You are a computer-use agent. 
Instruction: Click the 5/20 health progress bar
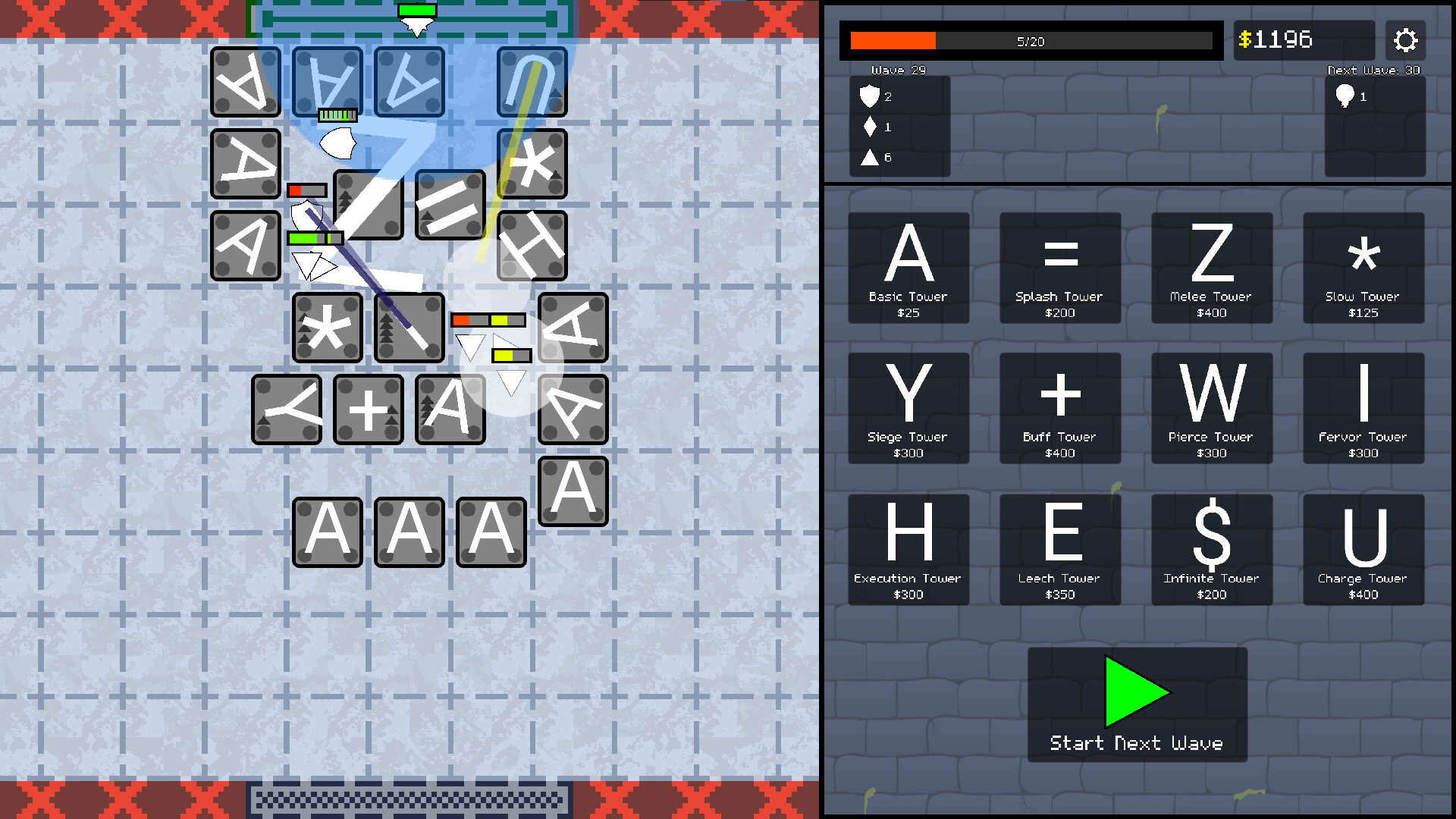[1031, 41]
